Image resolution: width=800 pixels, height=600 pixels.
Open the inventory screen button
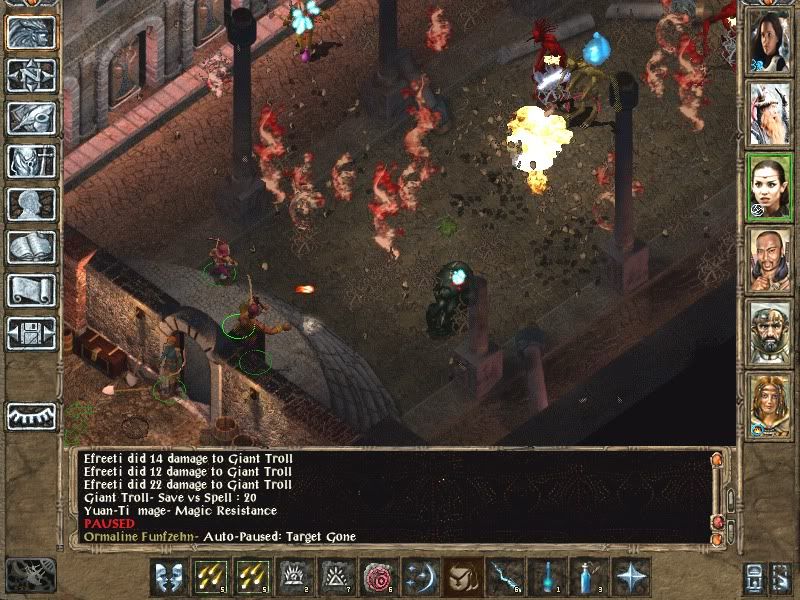[x=32, y=161]
